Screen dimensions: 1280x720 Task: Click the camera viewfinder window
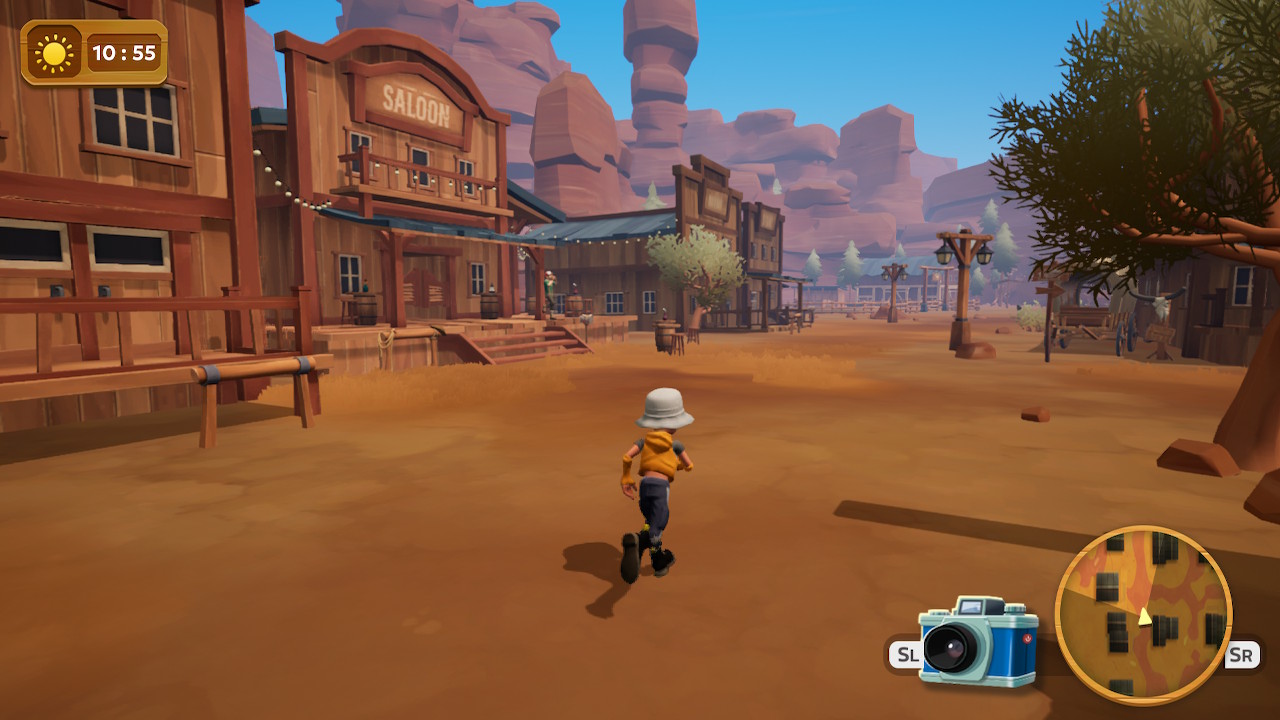tap(971, 606)
